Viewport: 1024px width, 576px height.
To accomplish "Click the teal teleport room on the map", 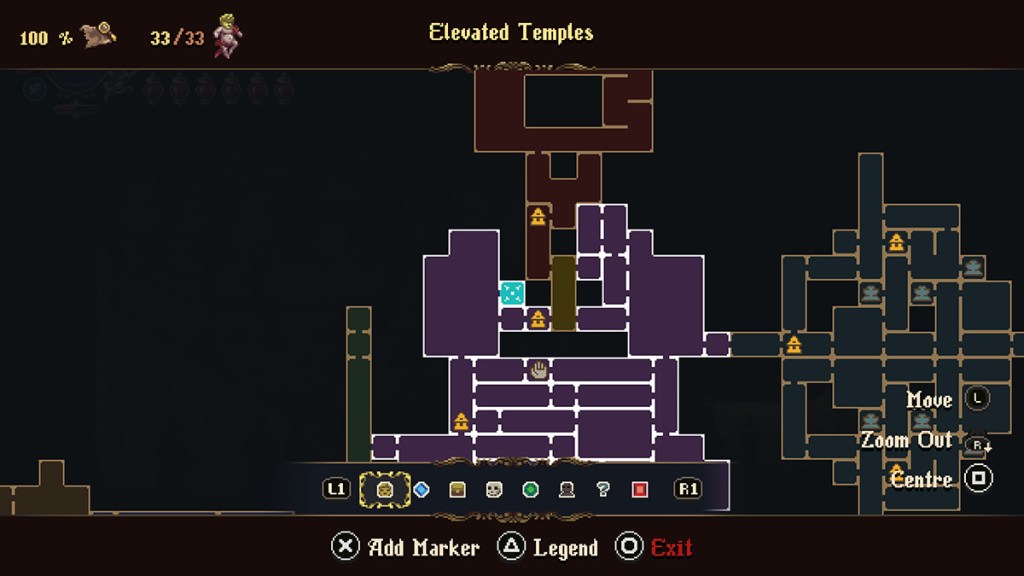I will pos(512,293).
